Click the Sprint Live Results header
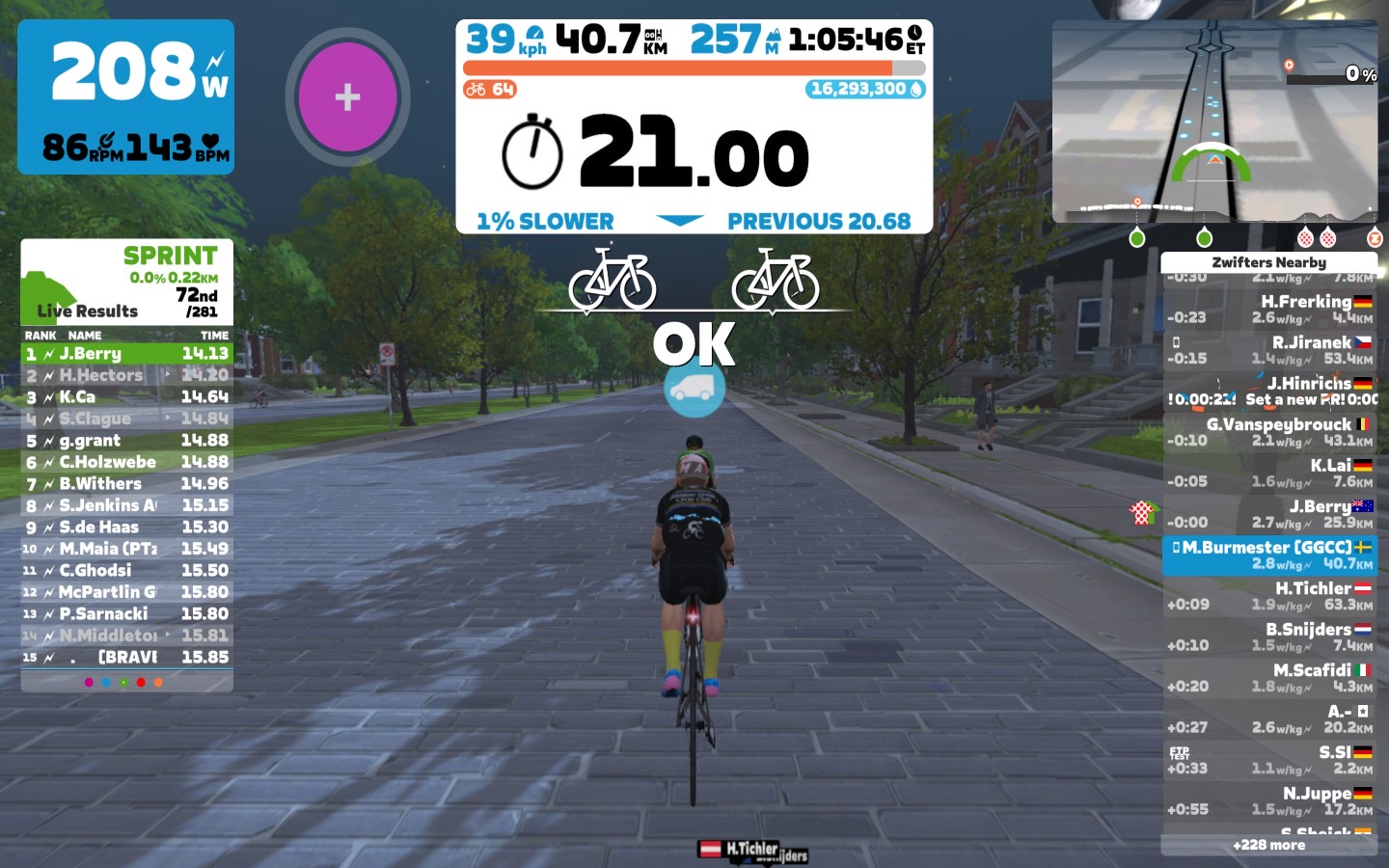1389x868 pixels. 126,282
